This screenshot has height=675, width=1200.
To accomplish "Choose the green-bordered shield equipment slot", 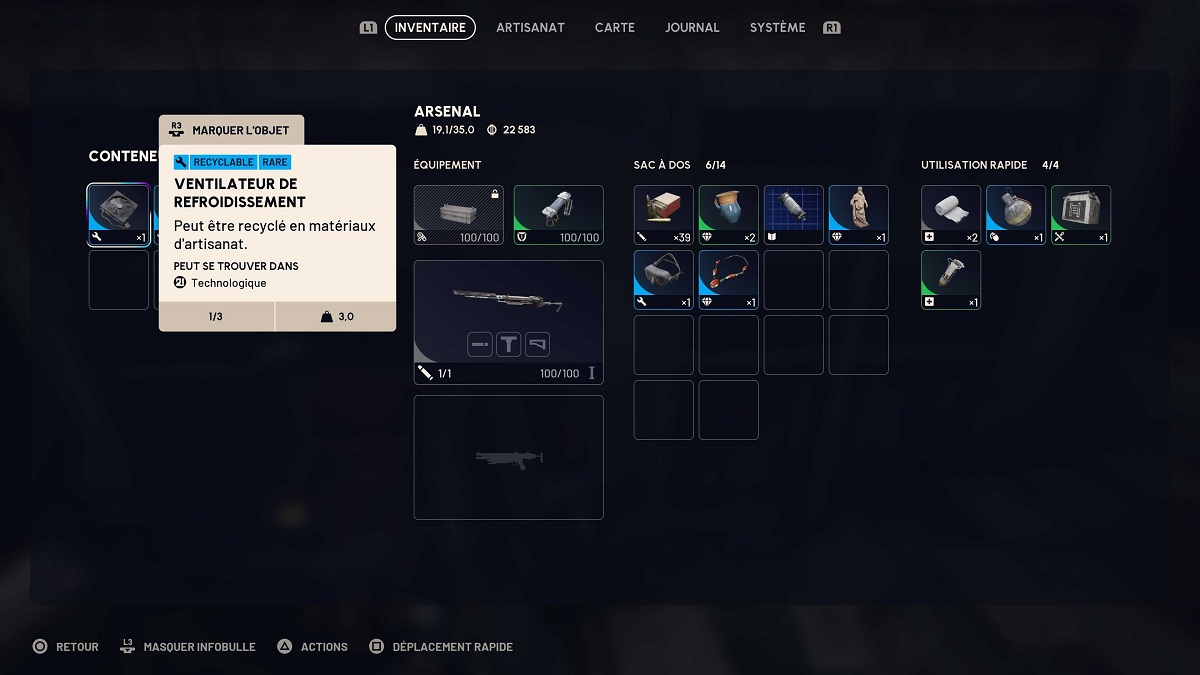I will pyautogui.click(x=558, y=215).
